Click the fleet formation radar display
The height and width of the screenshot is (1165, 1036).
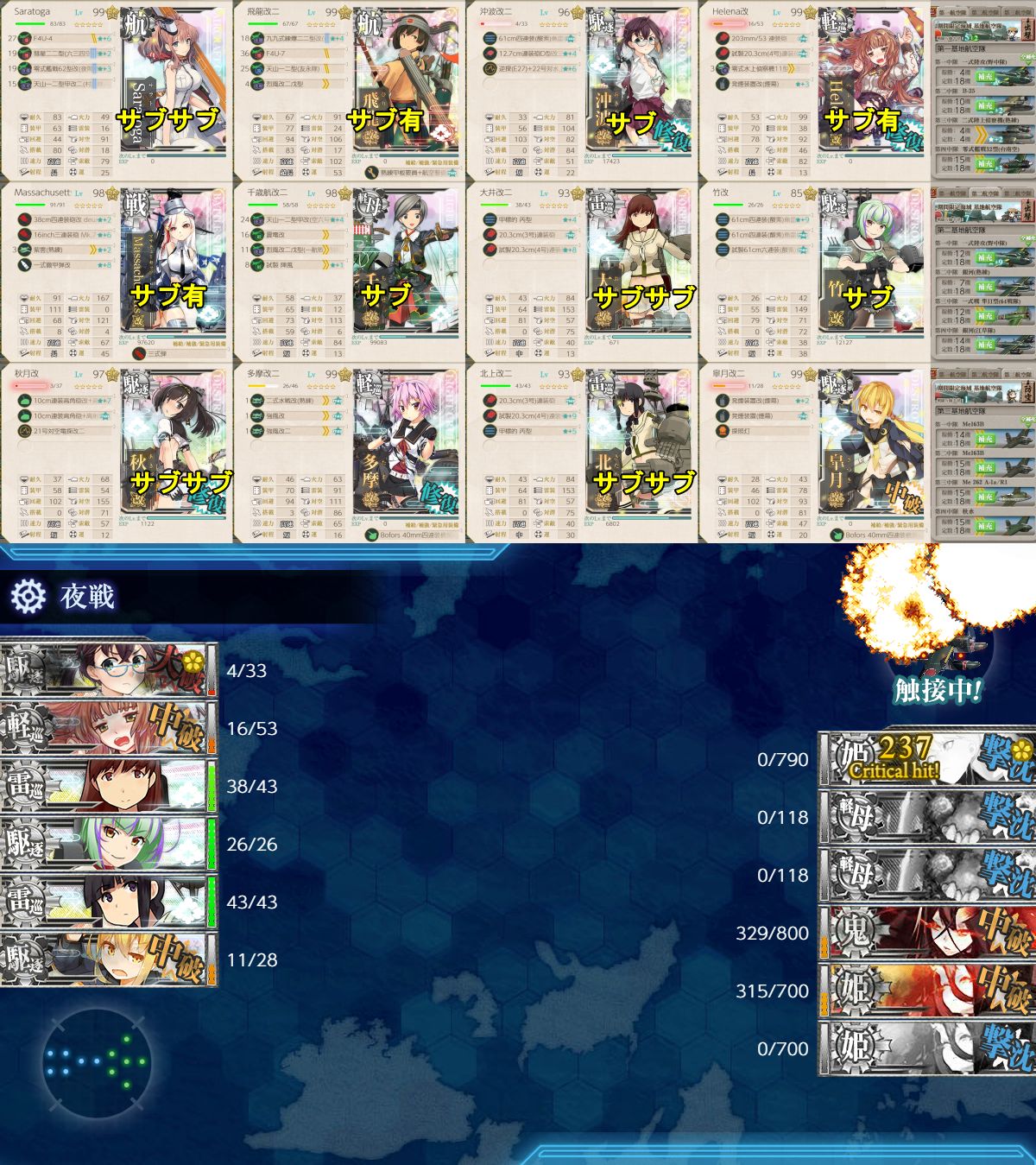coord(95,1062)
